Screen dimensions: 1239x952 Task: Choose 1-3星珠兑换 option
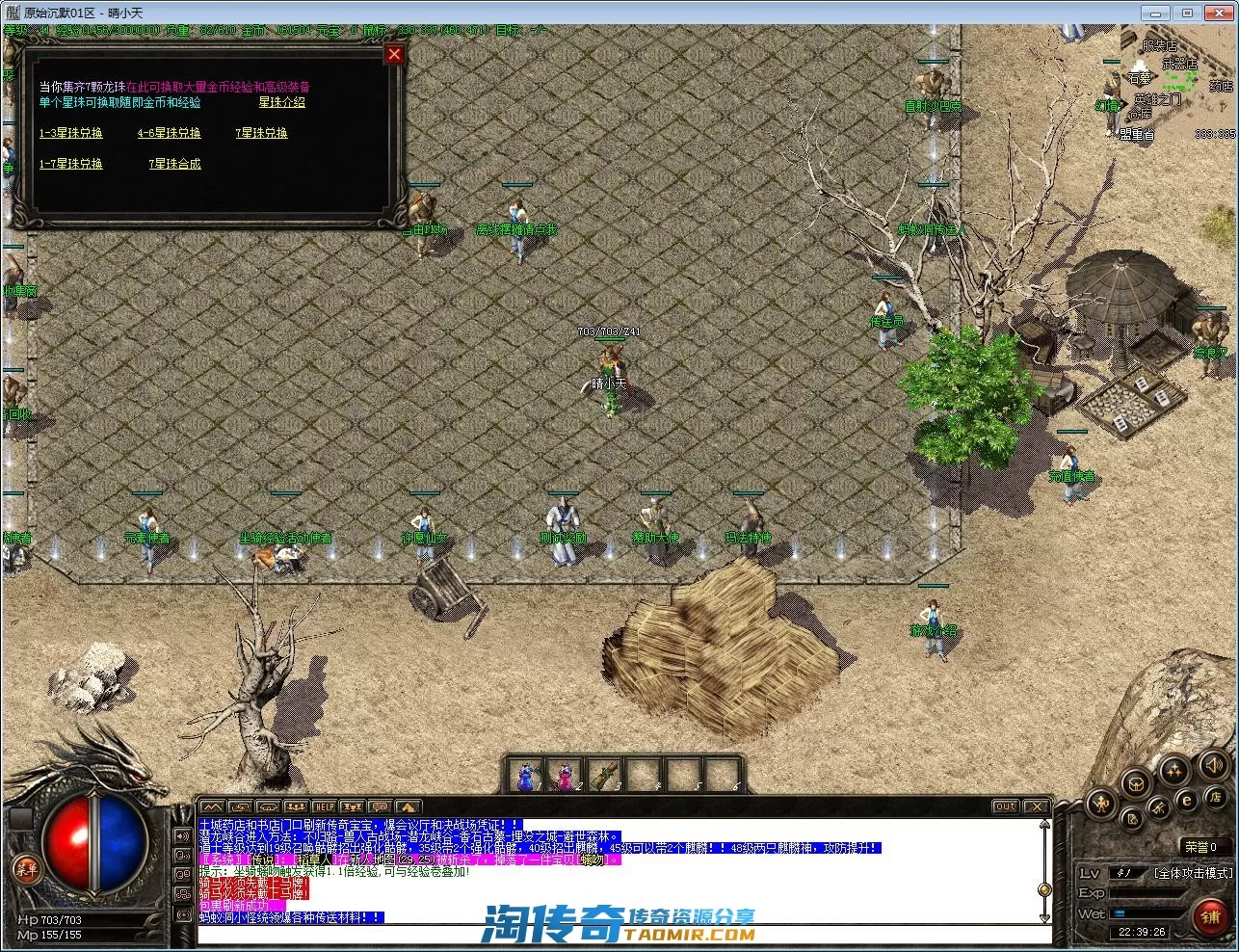click(71, 133)
